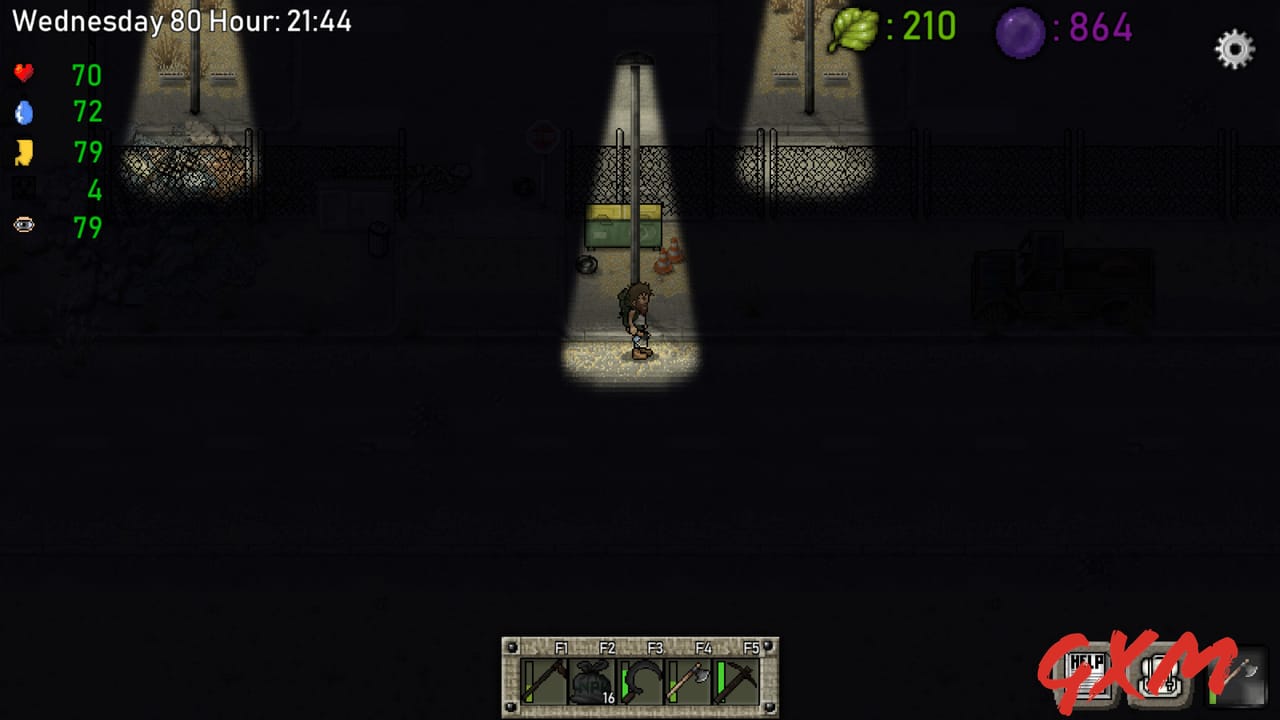Viewport: 1280px width, 720px height.
Task: Click the eye visibility stat icon
Action: click(x=23, y=225)
